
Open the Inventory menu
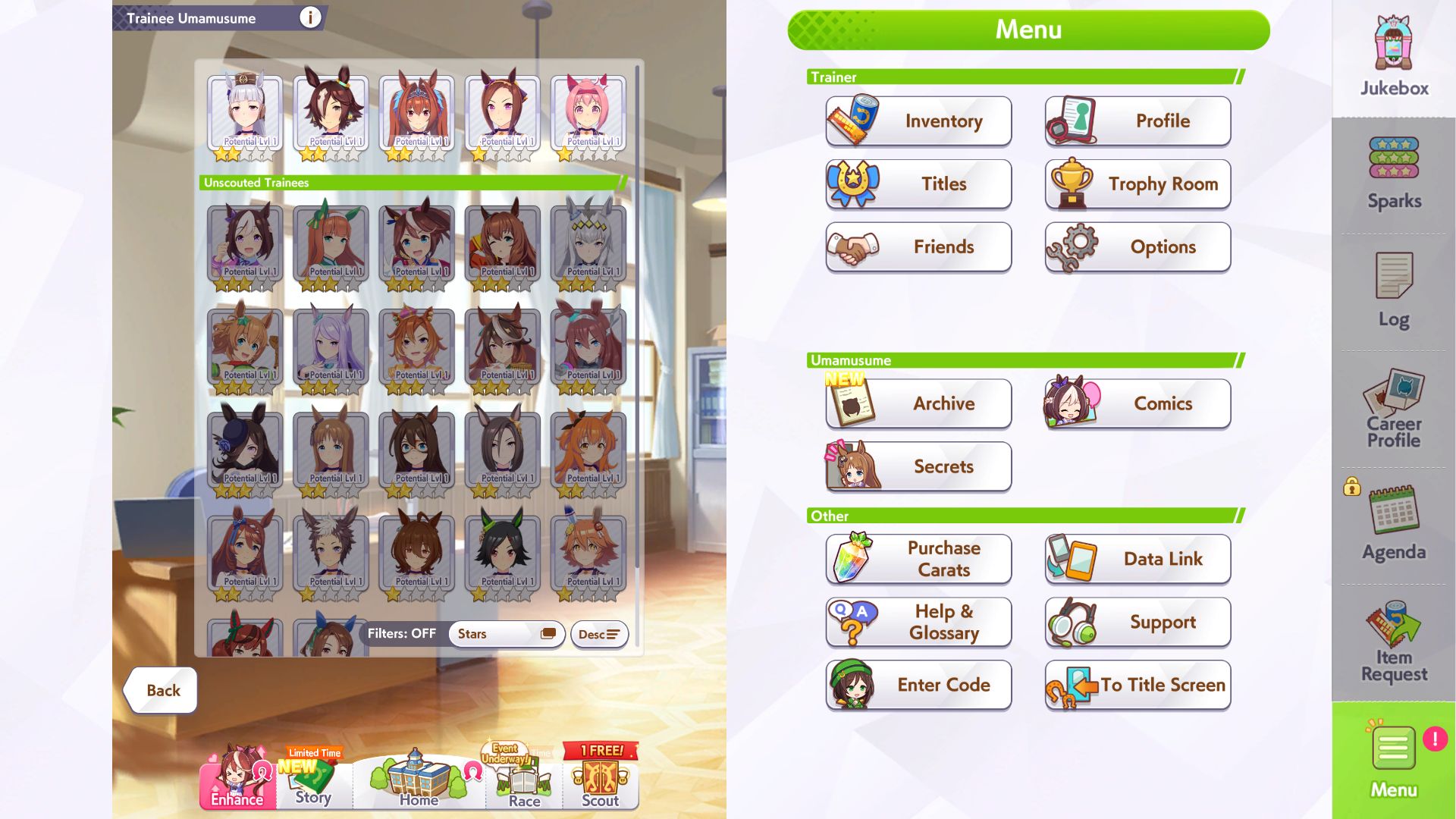[x=918, y=121]
